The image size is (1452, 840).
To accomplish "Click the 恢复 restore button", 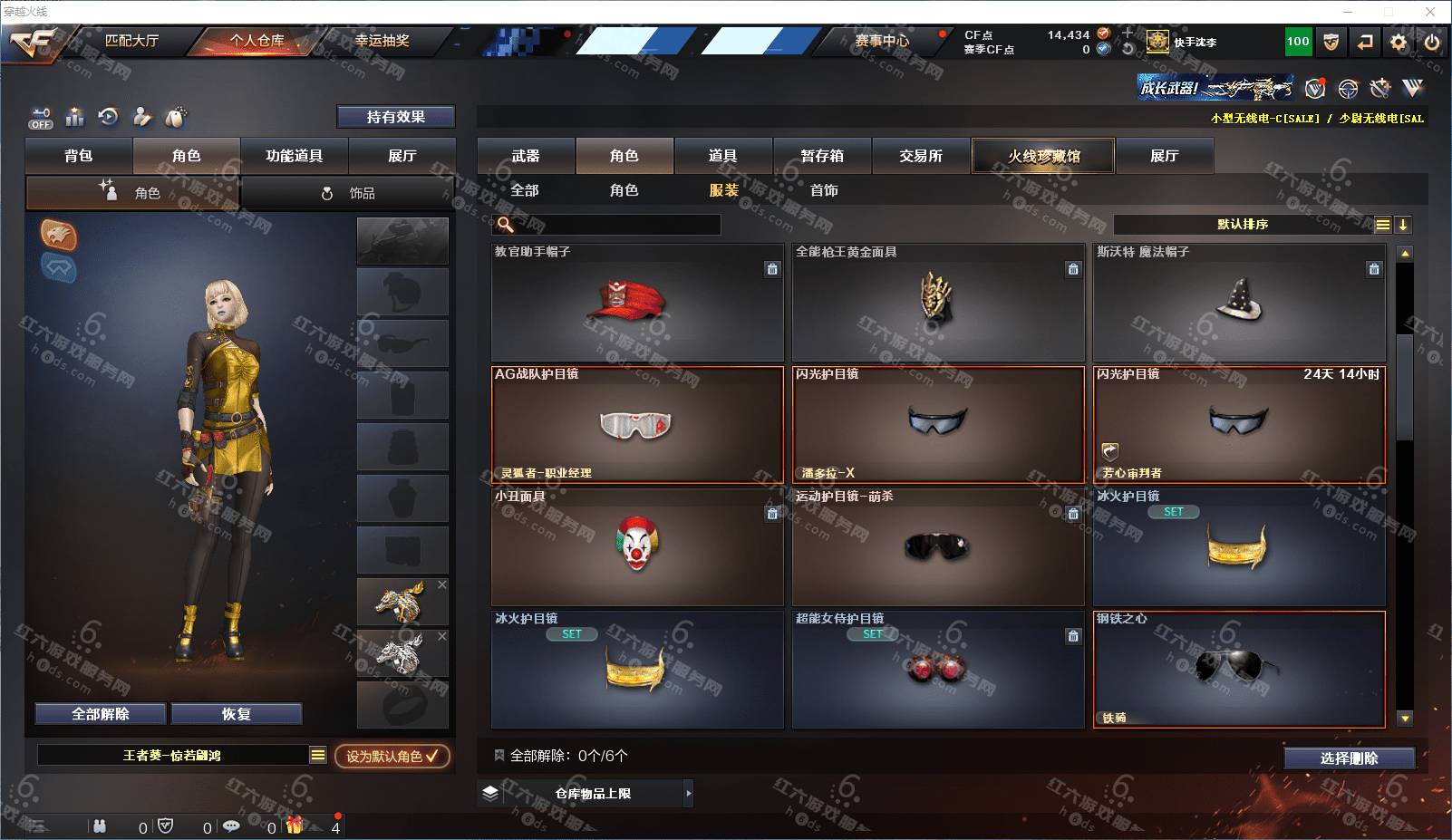I will [236, 714].
